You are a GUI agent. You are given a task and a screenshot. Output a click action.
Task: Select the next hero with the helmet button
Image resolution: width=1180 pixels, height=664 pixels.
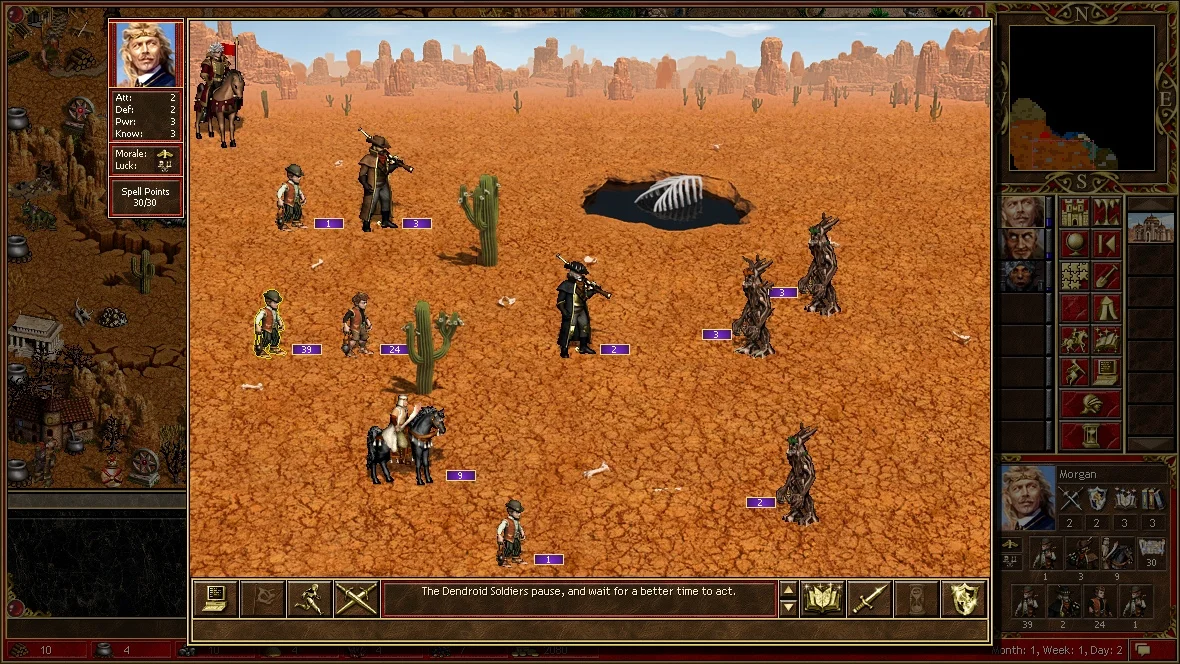tap(1091, 405)
